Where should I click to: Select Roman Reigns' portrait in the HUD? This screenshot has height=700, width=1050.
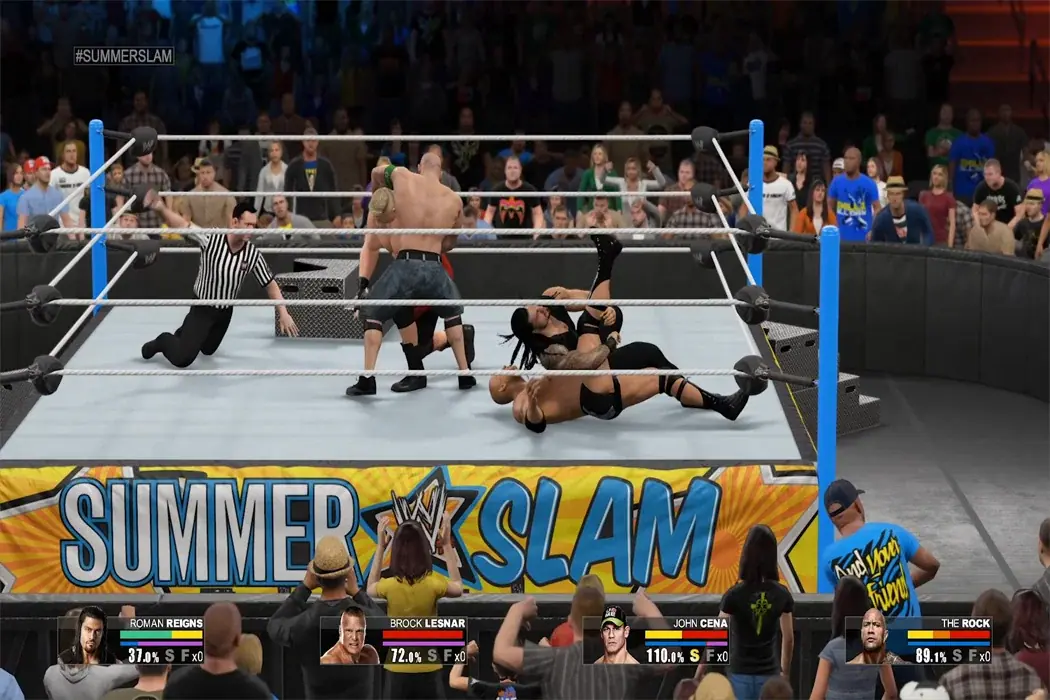[x=88, y=637]
